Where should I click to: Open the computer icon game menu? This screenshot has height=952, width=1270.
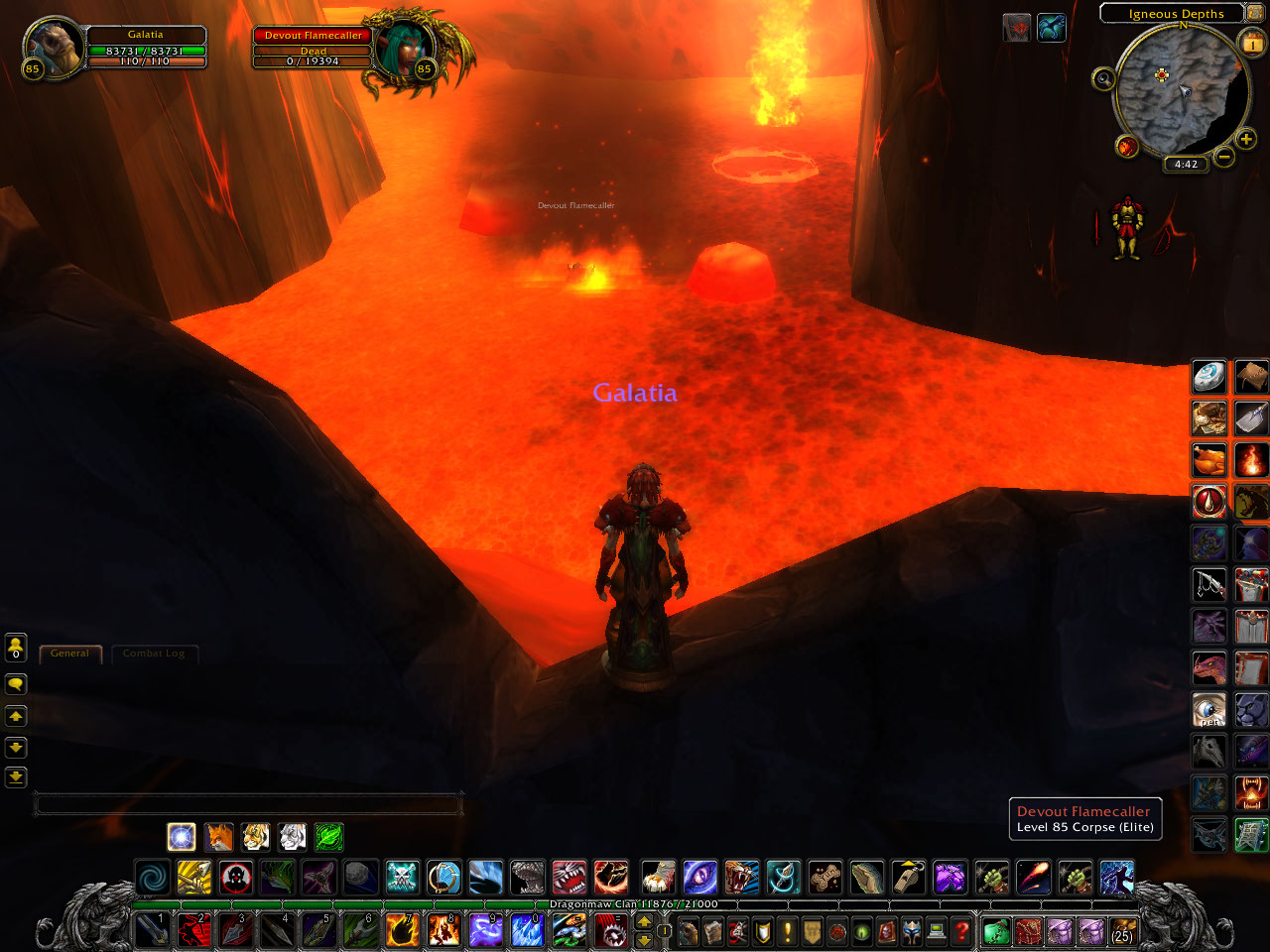(x=936, y=931)
